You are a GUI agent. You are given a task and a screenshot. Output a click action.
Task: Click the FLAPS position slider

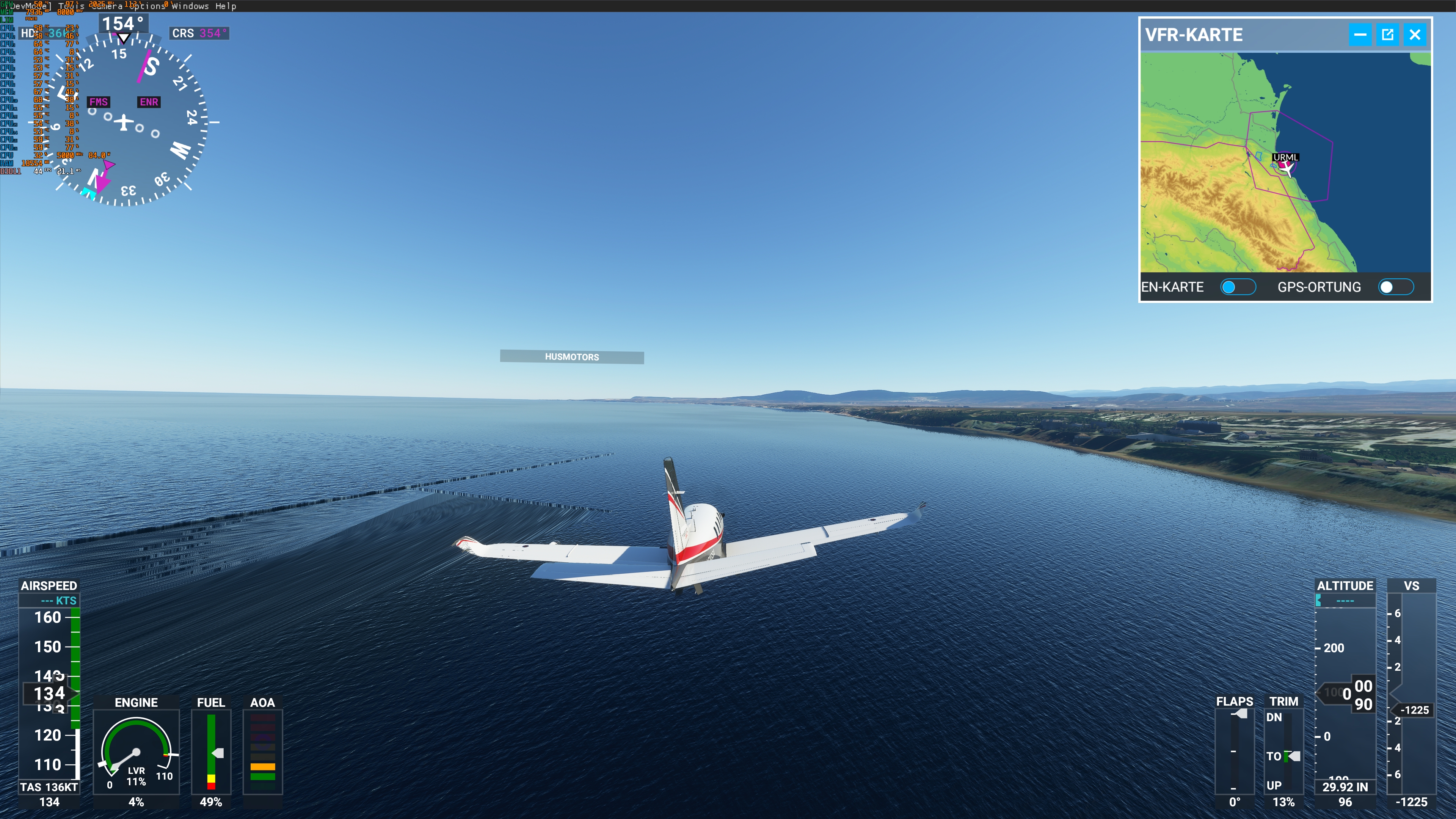pyautogui.click(x=1235, y=752)
